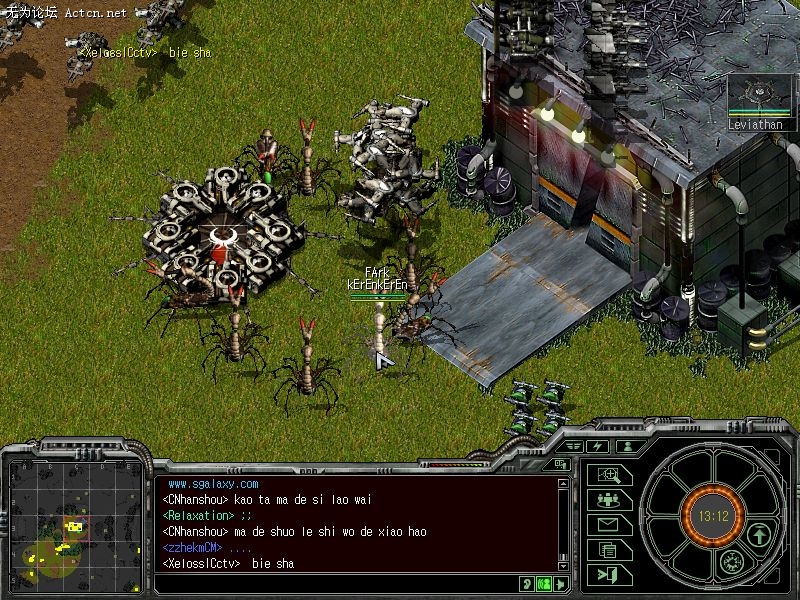800x600 pixels.
Task: Open the stacked documents button
Action: (608, 549)
